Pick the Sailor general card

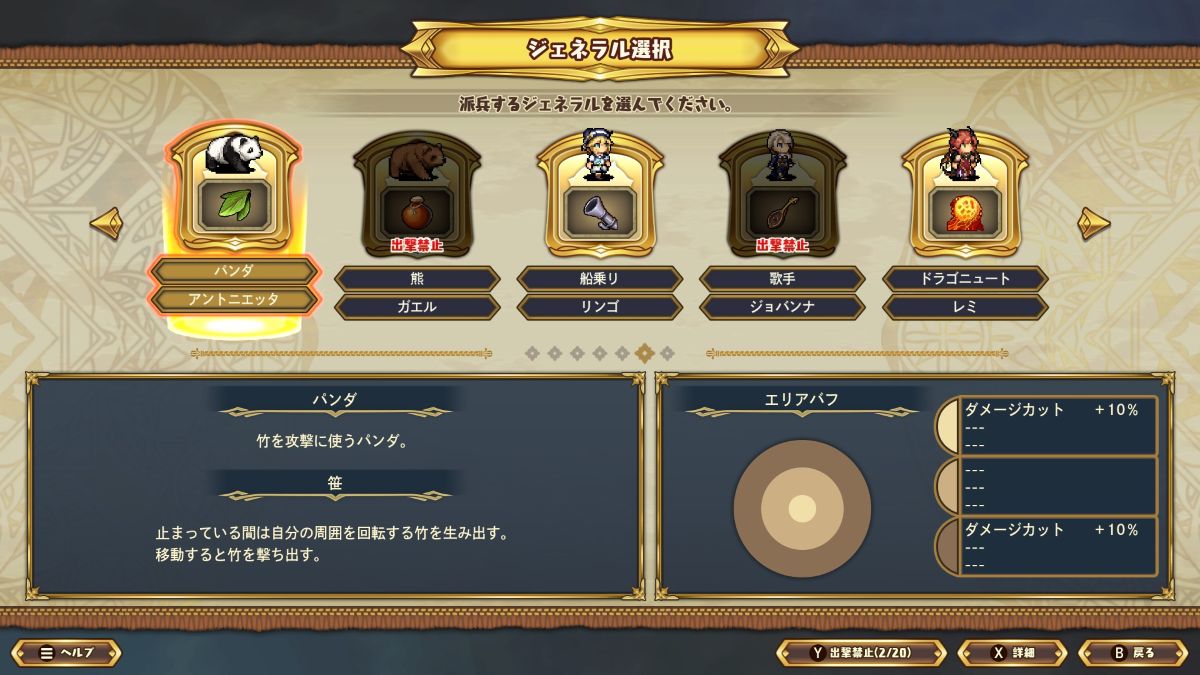600,192
